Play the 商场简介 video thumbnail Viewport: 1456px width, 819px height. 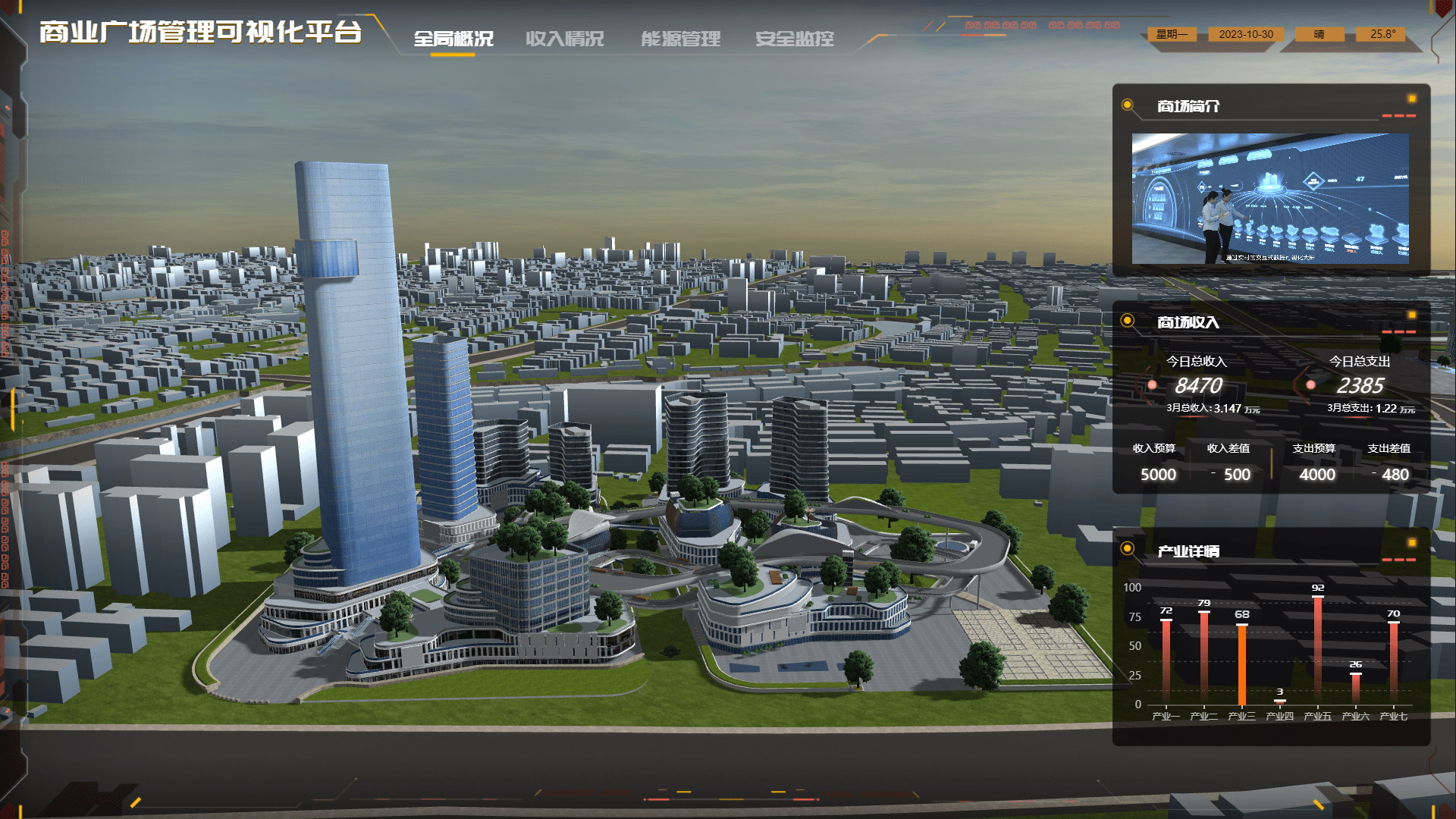1270,199
